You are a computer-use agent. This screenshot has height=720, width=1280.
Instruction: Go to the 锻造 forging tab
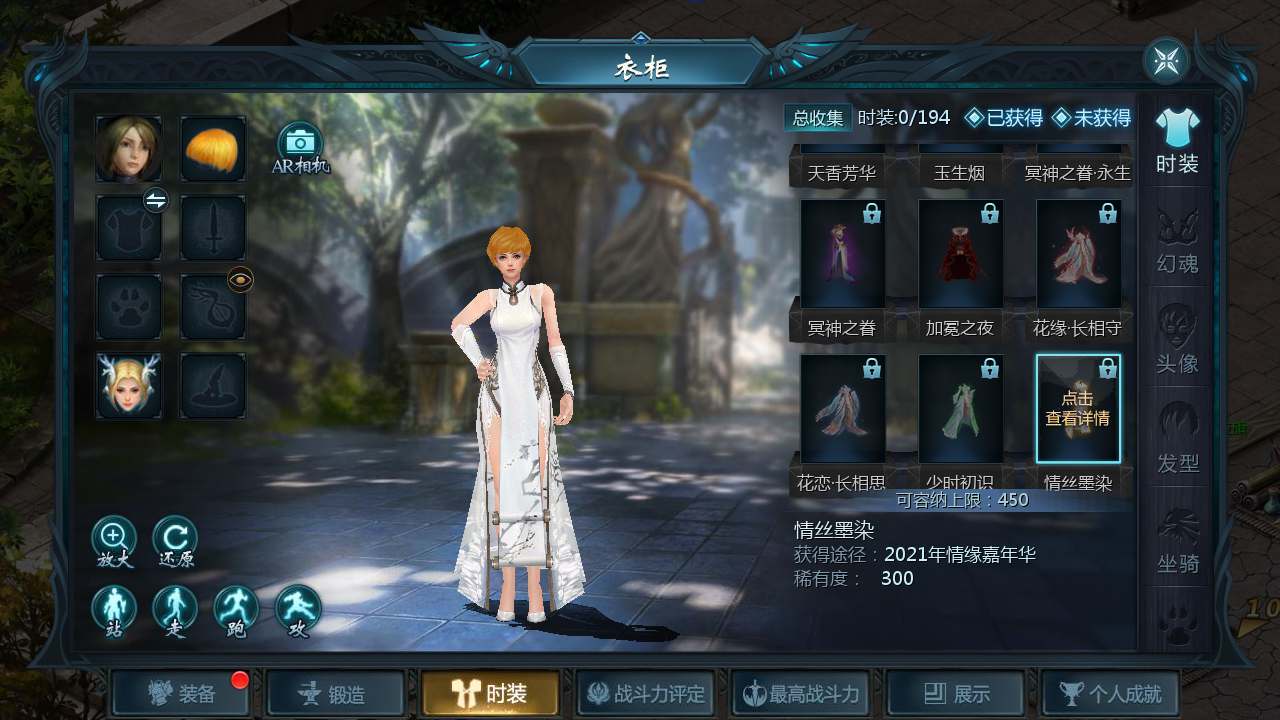click(x=336, y=694)
